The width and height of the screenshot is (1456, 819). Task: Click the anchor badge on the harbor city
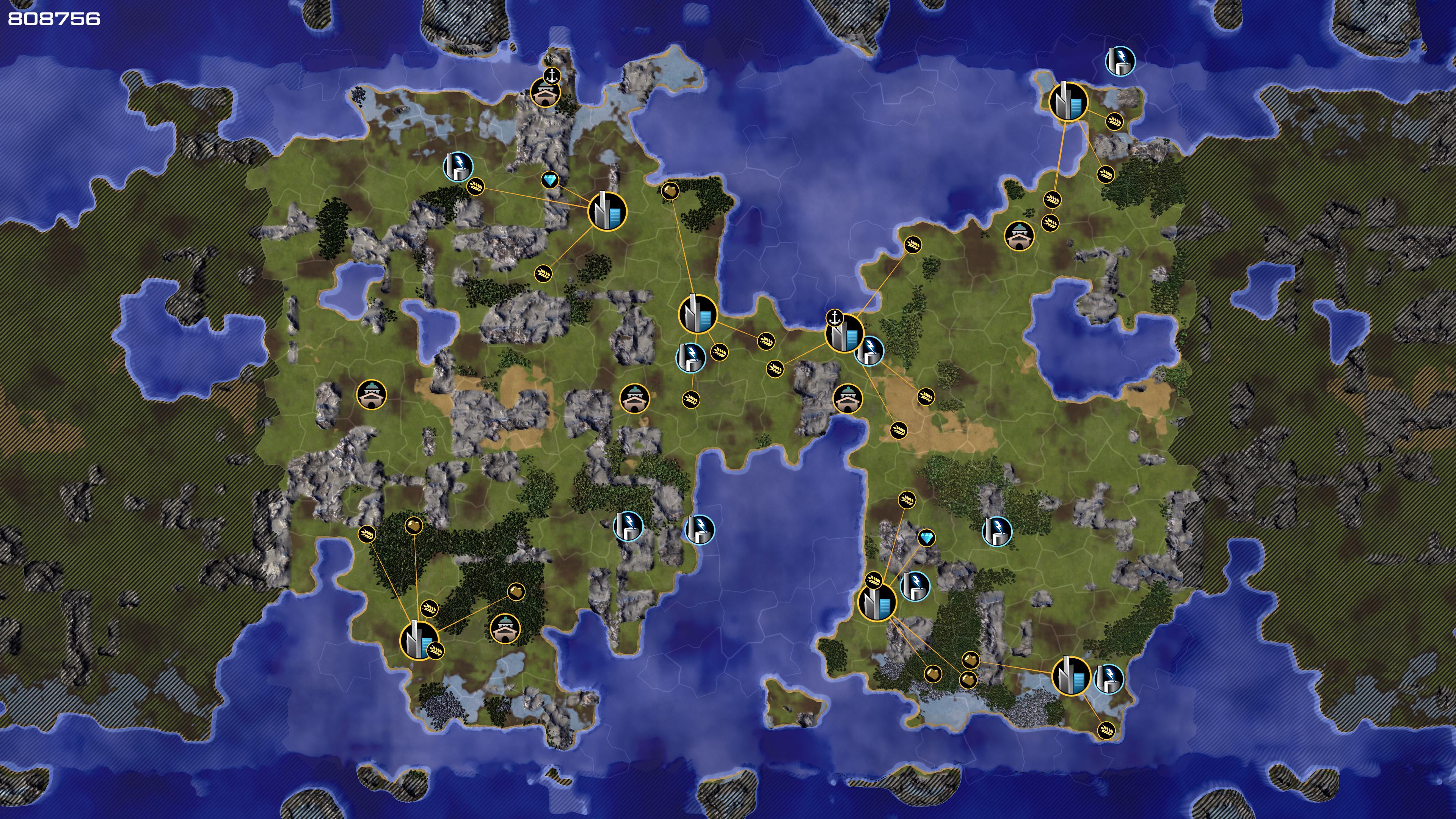(x=834, y=318)
